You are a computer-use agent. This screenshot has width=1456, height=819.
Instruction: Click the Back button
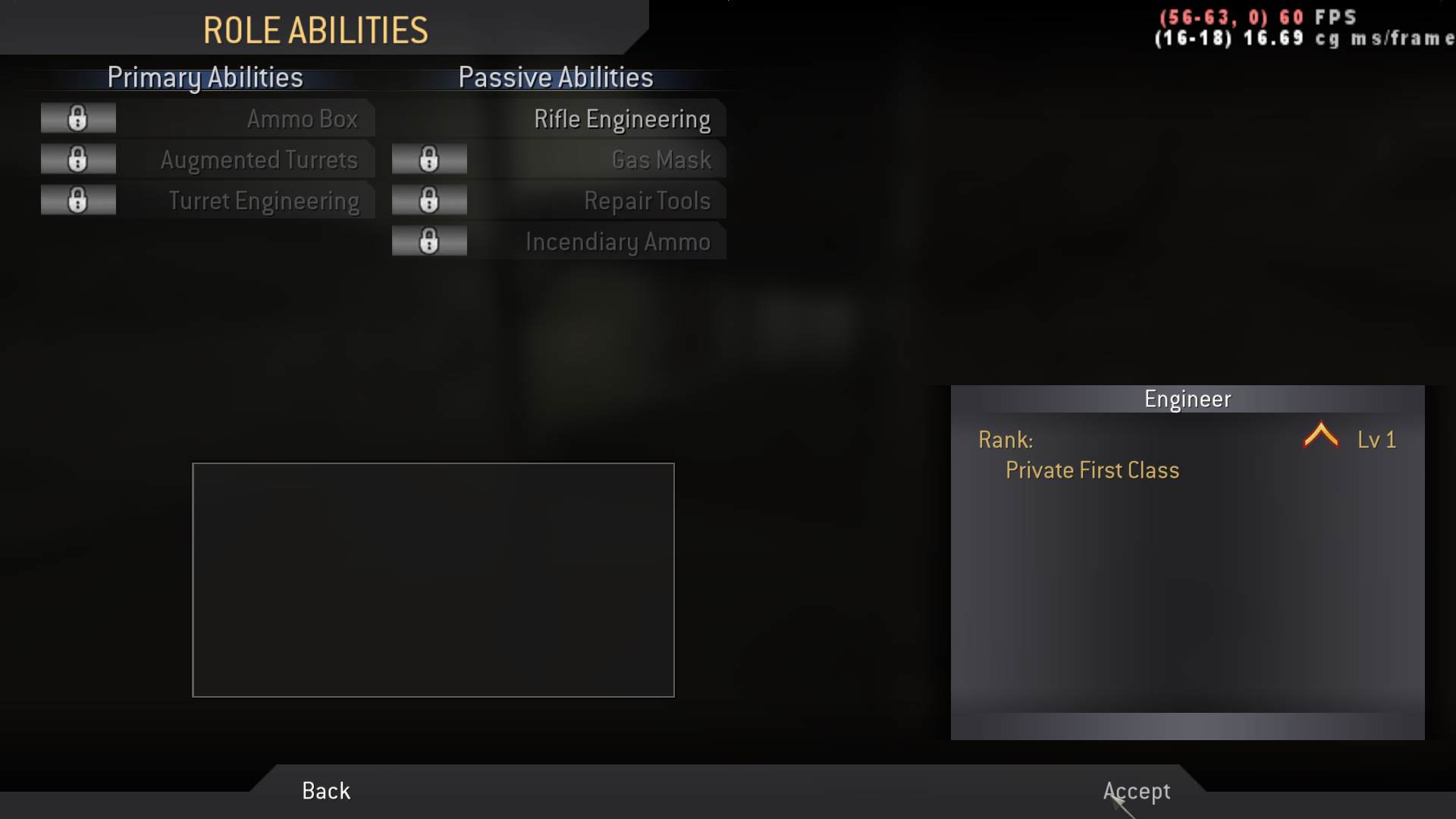pyautogui.click(x=325, y=791)
